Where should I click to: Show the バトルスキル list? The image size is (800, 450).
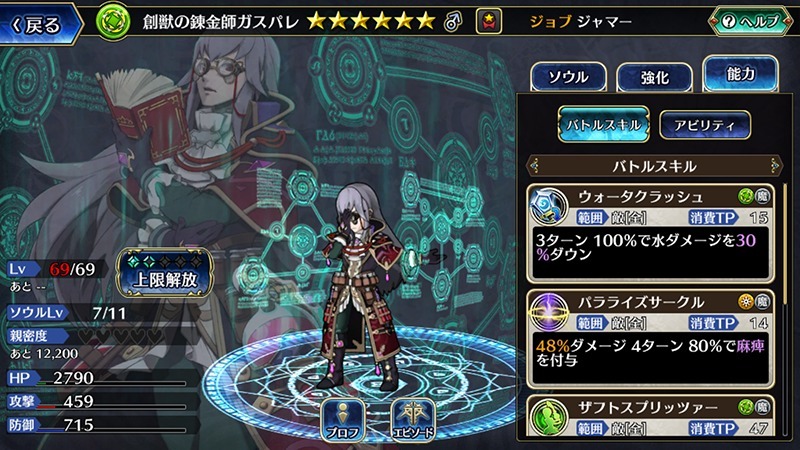pos(604,124)
